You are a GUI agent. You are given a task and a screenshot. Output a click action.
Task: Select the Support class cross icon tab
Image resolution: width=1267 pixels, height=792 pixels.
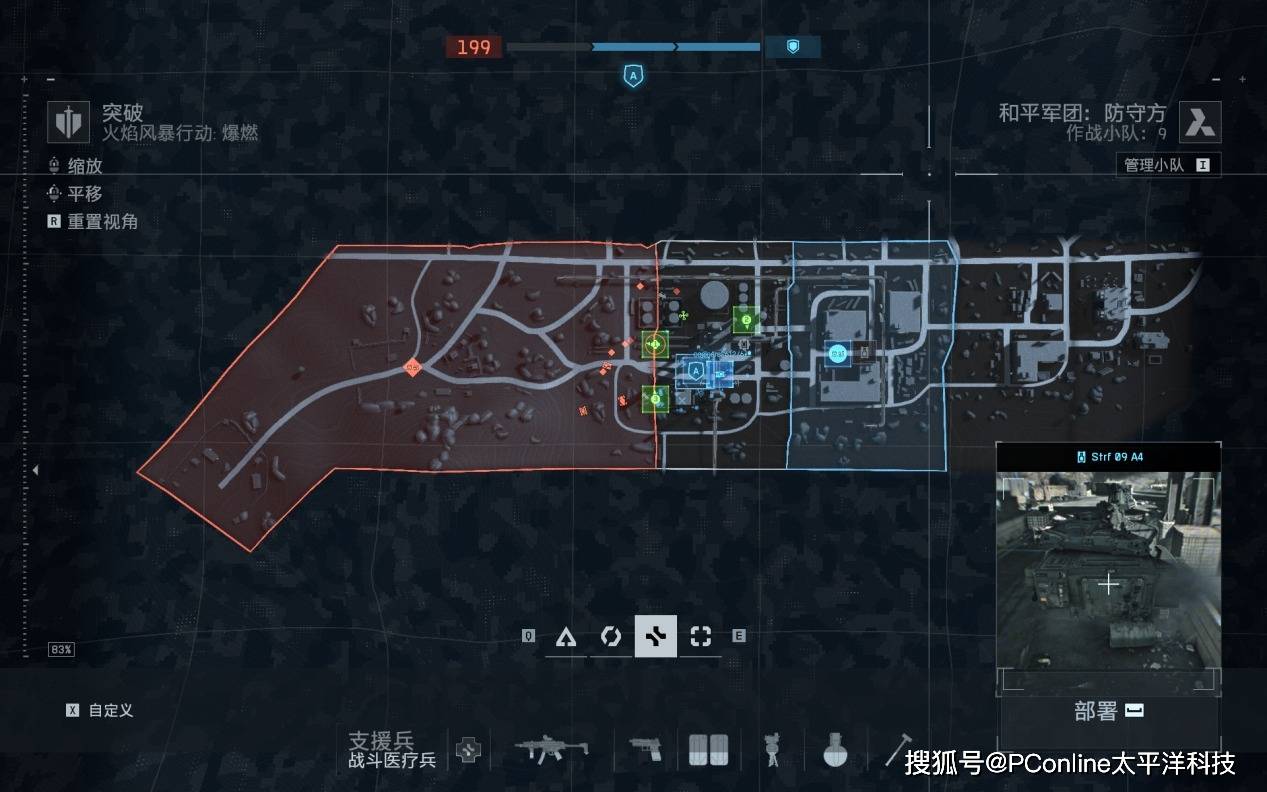(655, 636)
